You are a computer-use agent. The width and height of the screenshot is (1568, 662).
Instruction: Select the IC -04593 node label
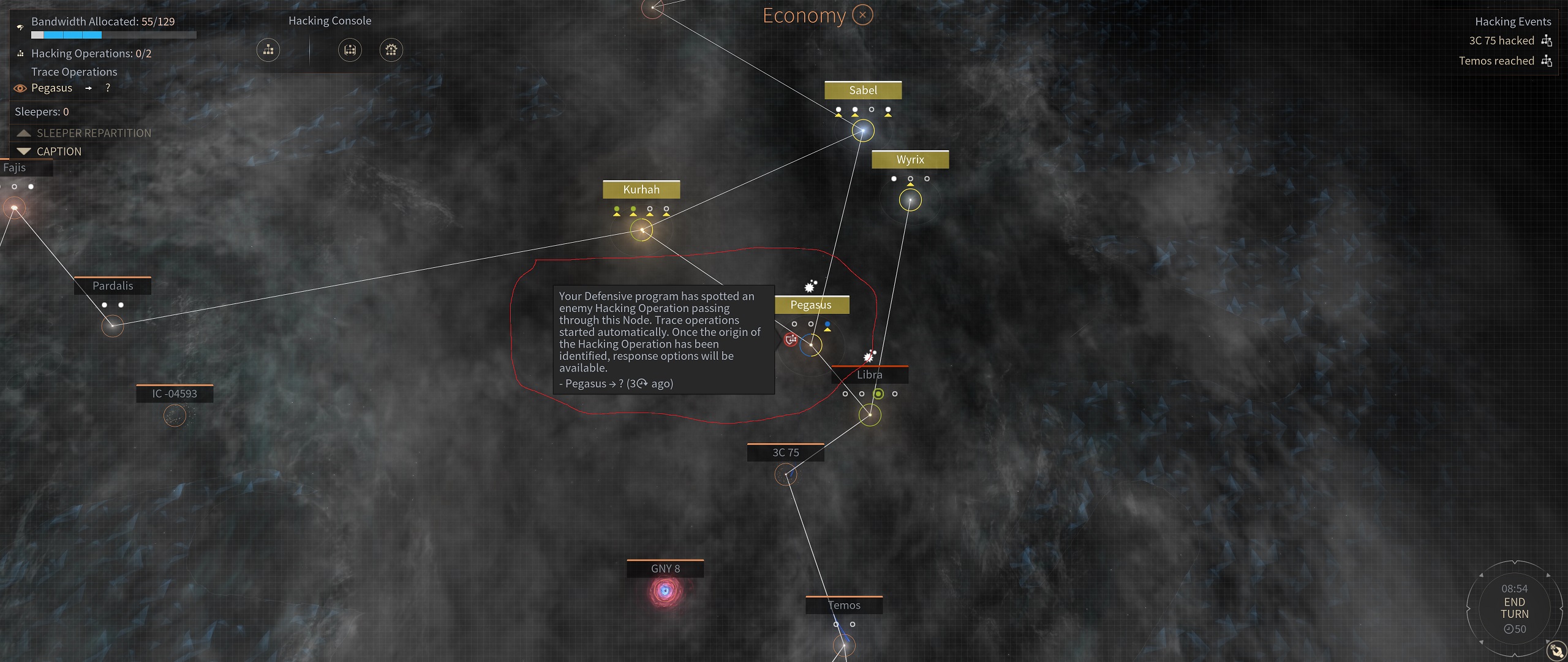coord(175,394)
